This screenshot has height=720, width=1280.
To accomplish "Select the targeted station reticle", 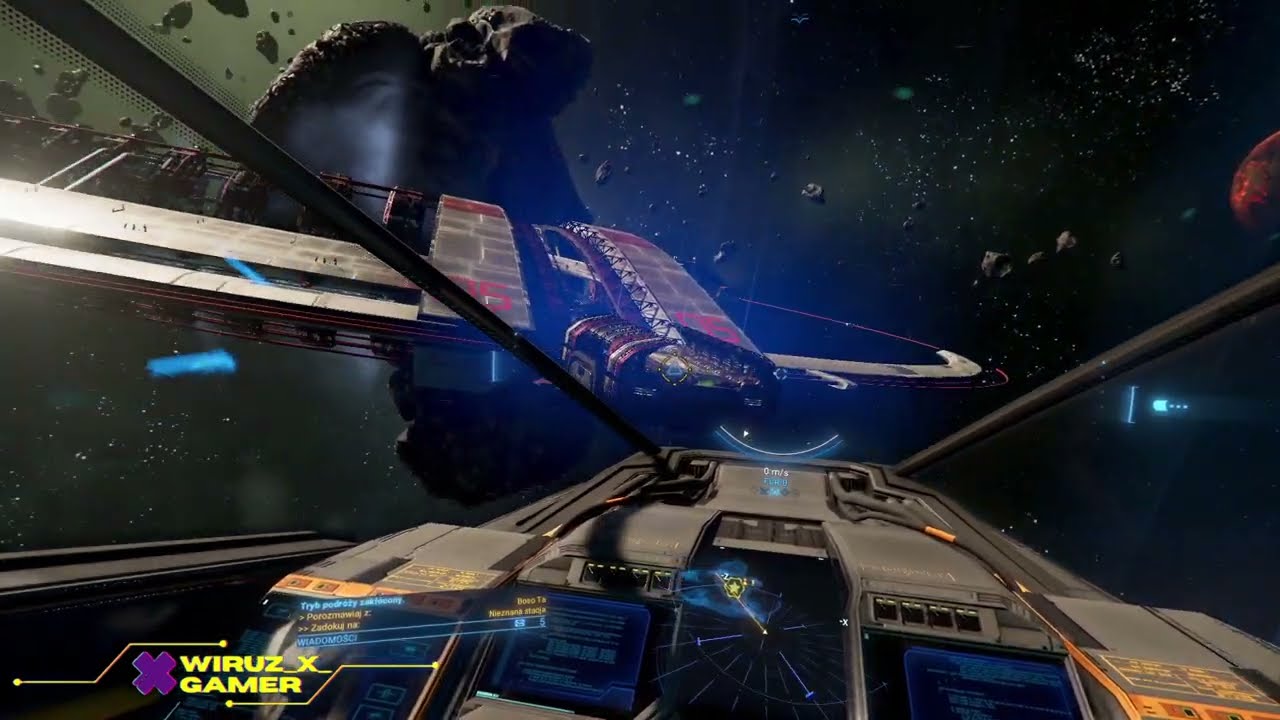I will coord(676,370).
